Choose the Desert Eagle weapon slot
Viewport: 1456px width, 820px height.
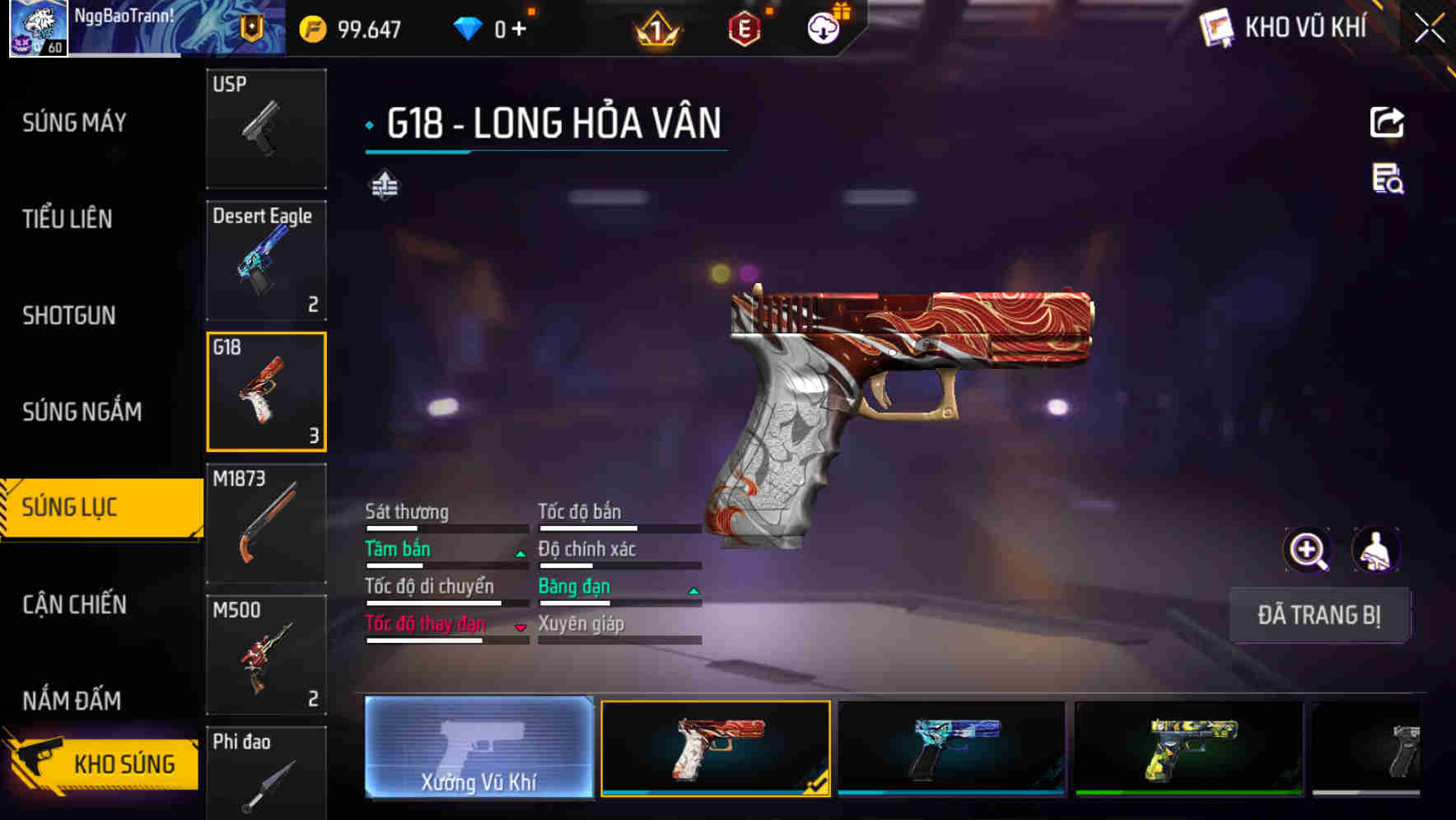266,260
